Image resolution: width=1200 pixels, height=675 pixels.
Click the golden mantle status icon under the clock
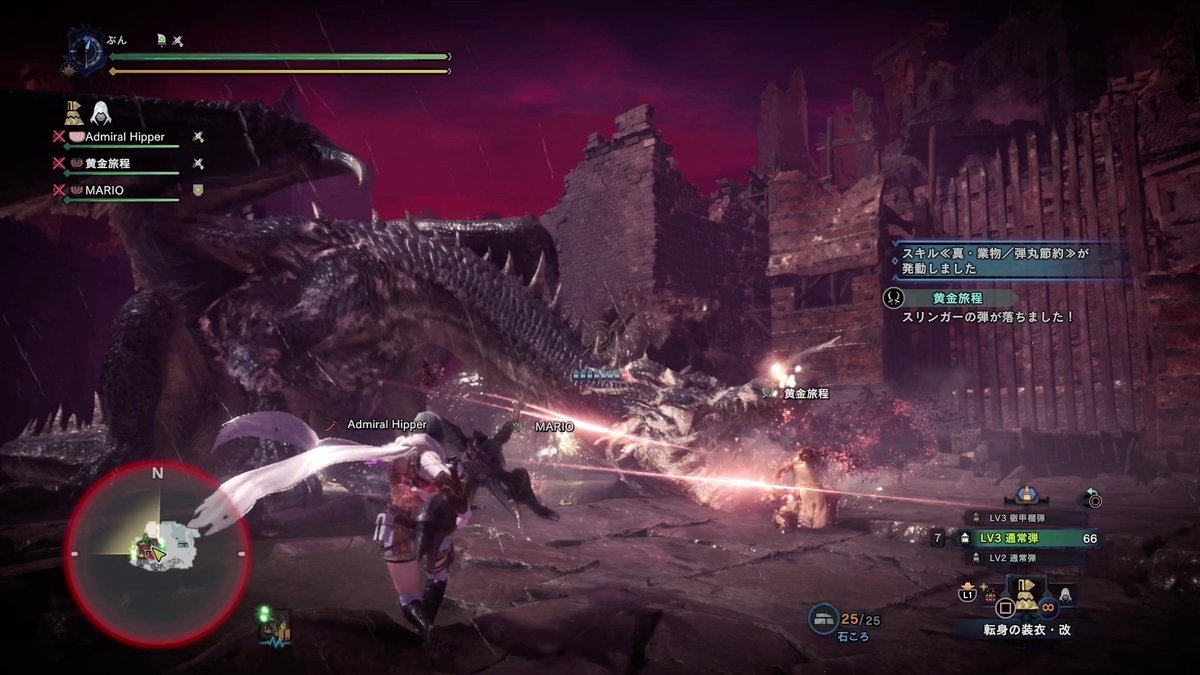coord(74,111)
